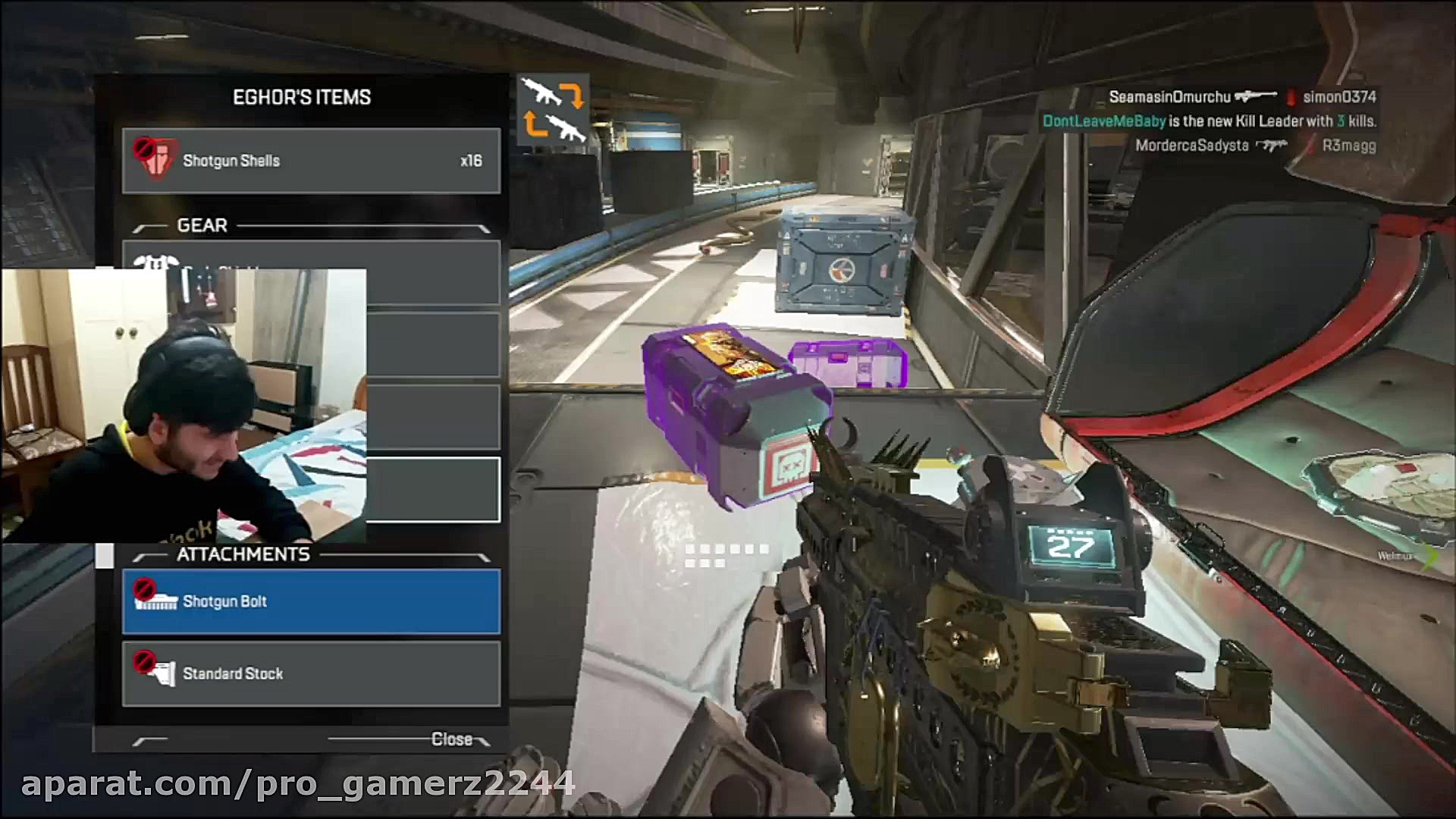Viewport: 1456px width, 819px height.
Task: Close the Eghor's Items loot panel
Action: (x=452, y=739)
